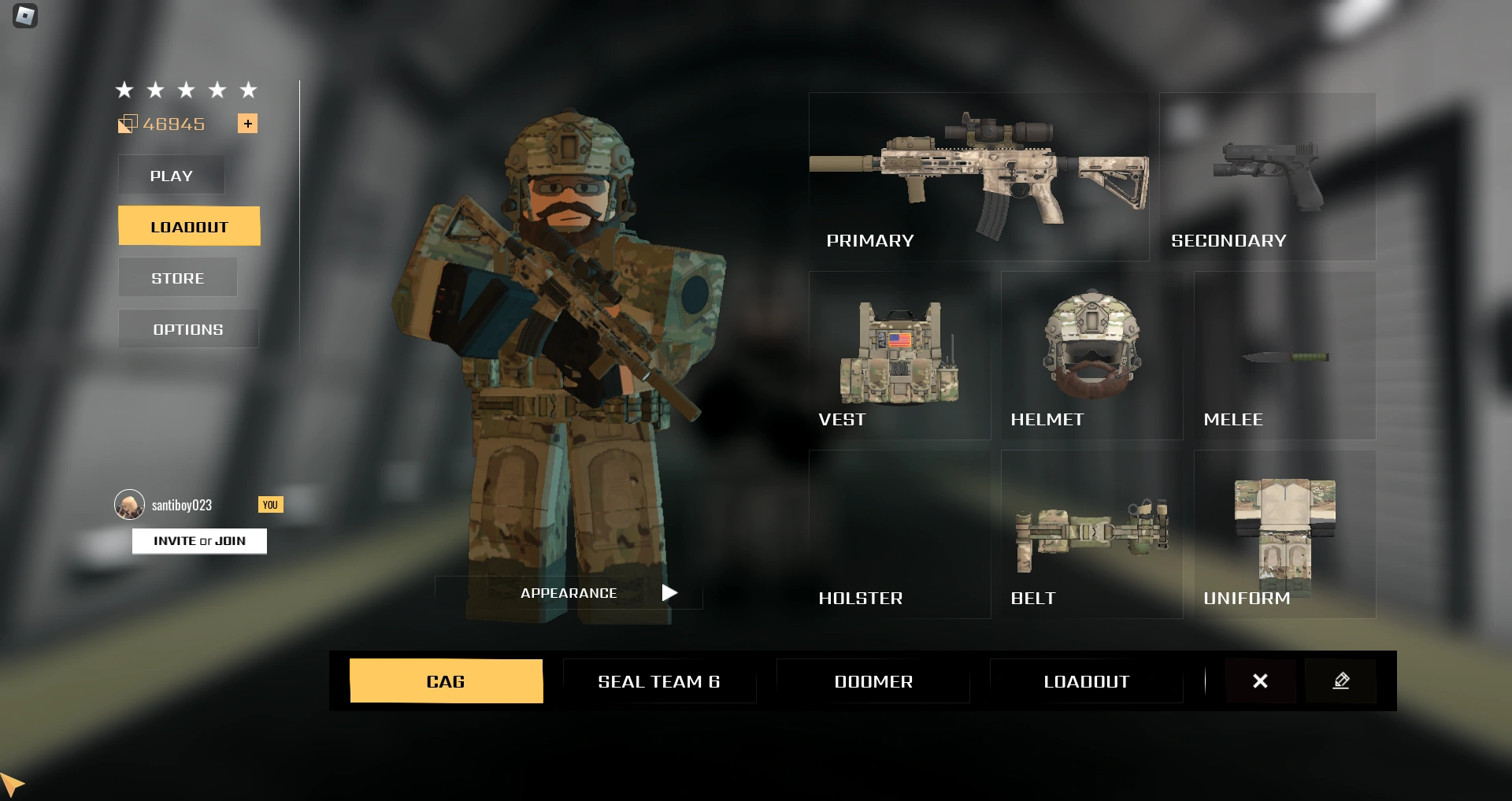The image size is (1512, 801).
Task: Click santiboy023's avatar icon
Action: [128, 504]
